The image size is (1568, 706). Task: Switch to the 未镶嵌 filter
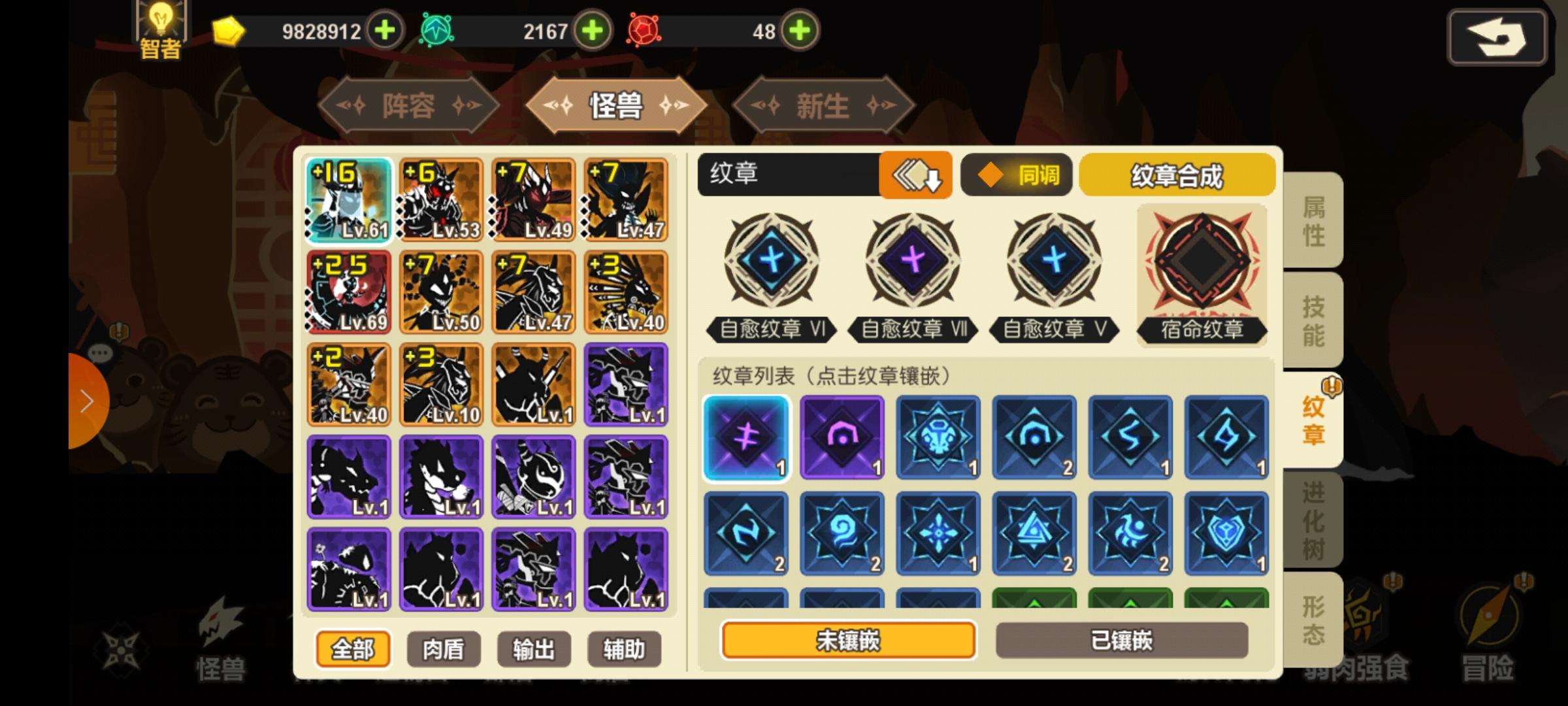coord(846,642)
